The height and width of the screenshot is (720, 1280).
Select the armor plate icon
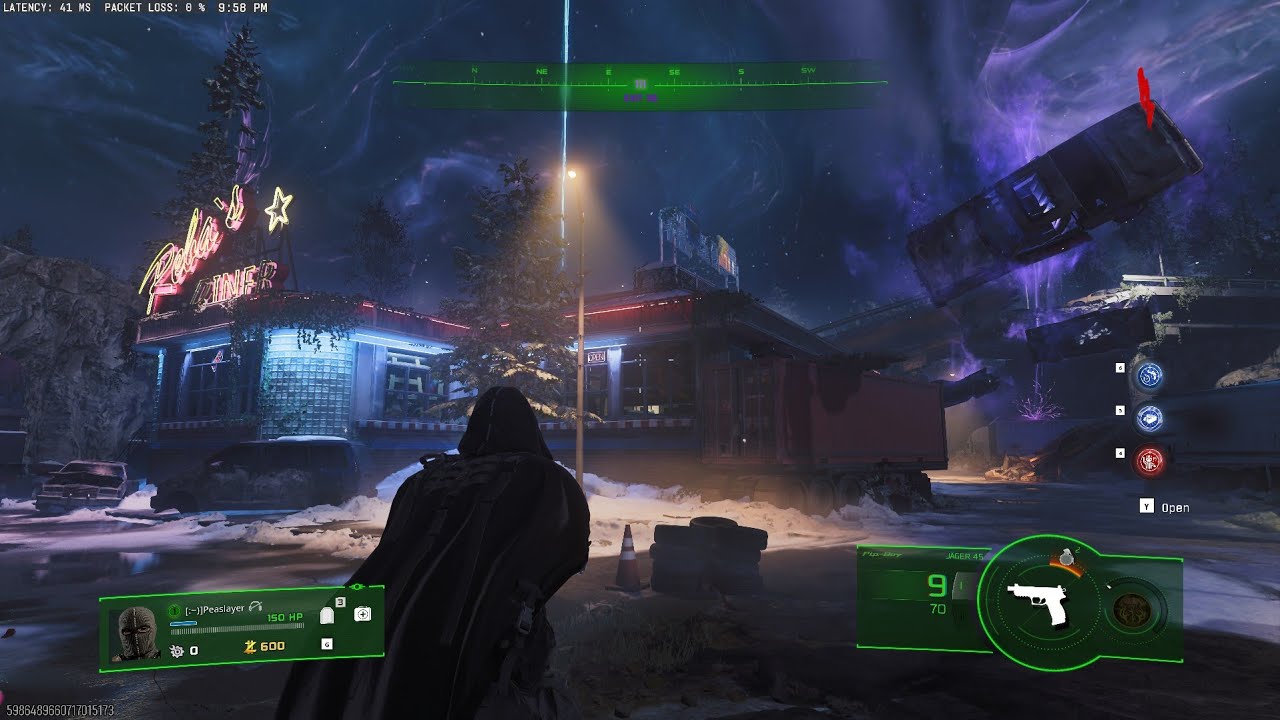(x=327, y=617)
